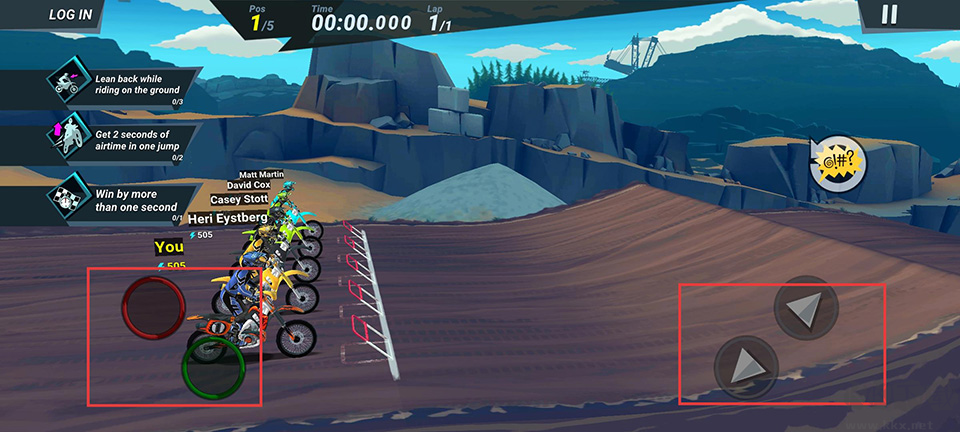Select the win by one second objective
960x432 pixels.
tap(122, 197)
